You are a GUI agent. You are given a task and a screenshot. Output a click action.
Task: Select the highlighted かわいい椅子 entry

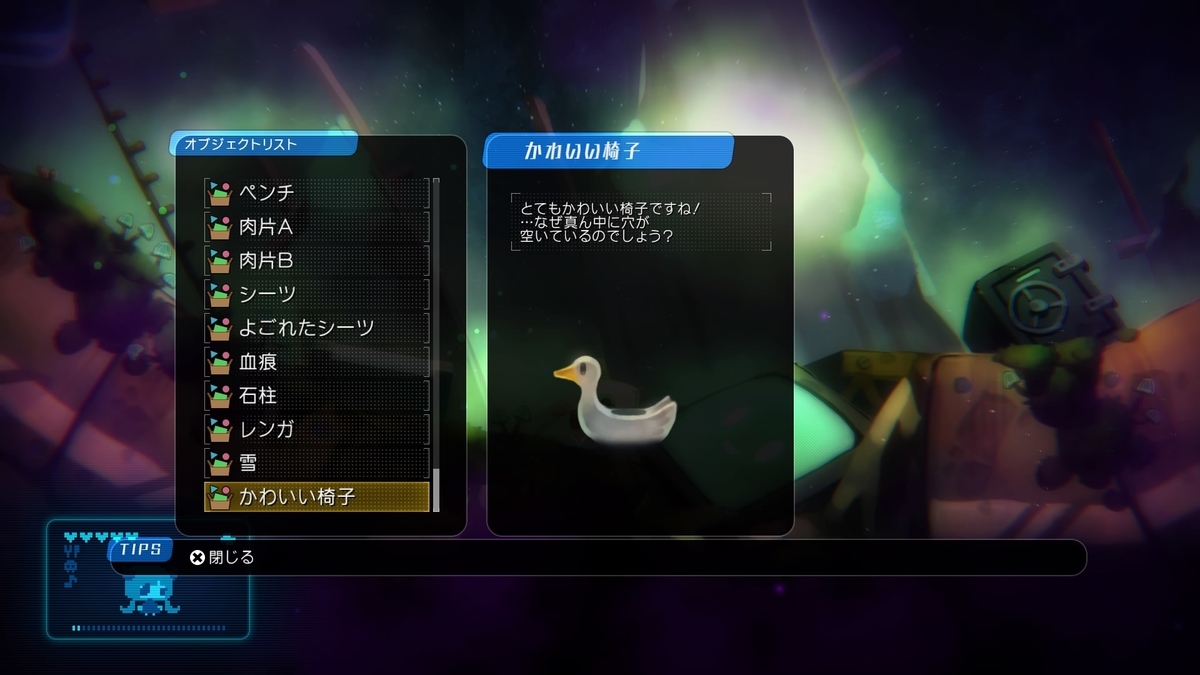point(317,497)
